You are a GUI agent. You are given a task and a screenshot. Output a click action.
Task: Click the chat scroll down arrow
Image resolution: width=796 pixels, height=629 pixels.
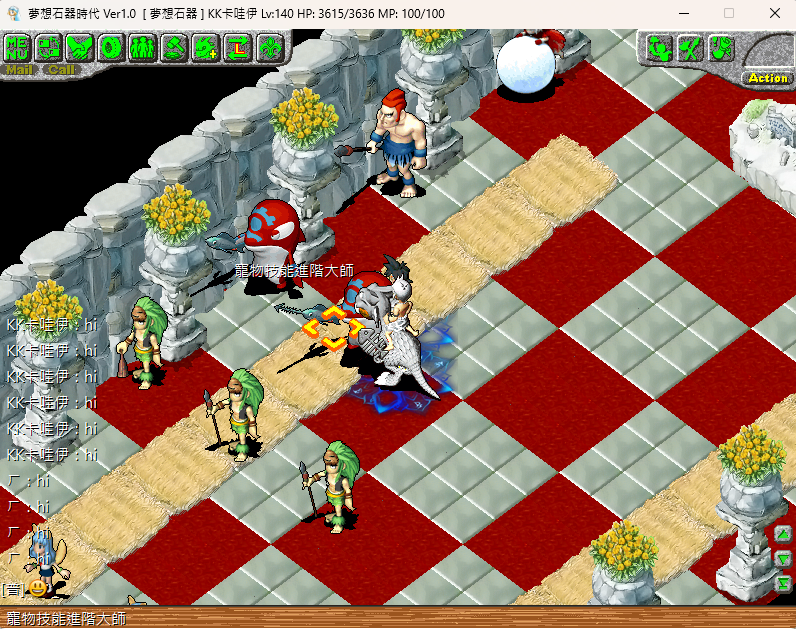click(783, 558)
